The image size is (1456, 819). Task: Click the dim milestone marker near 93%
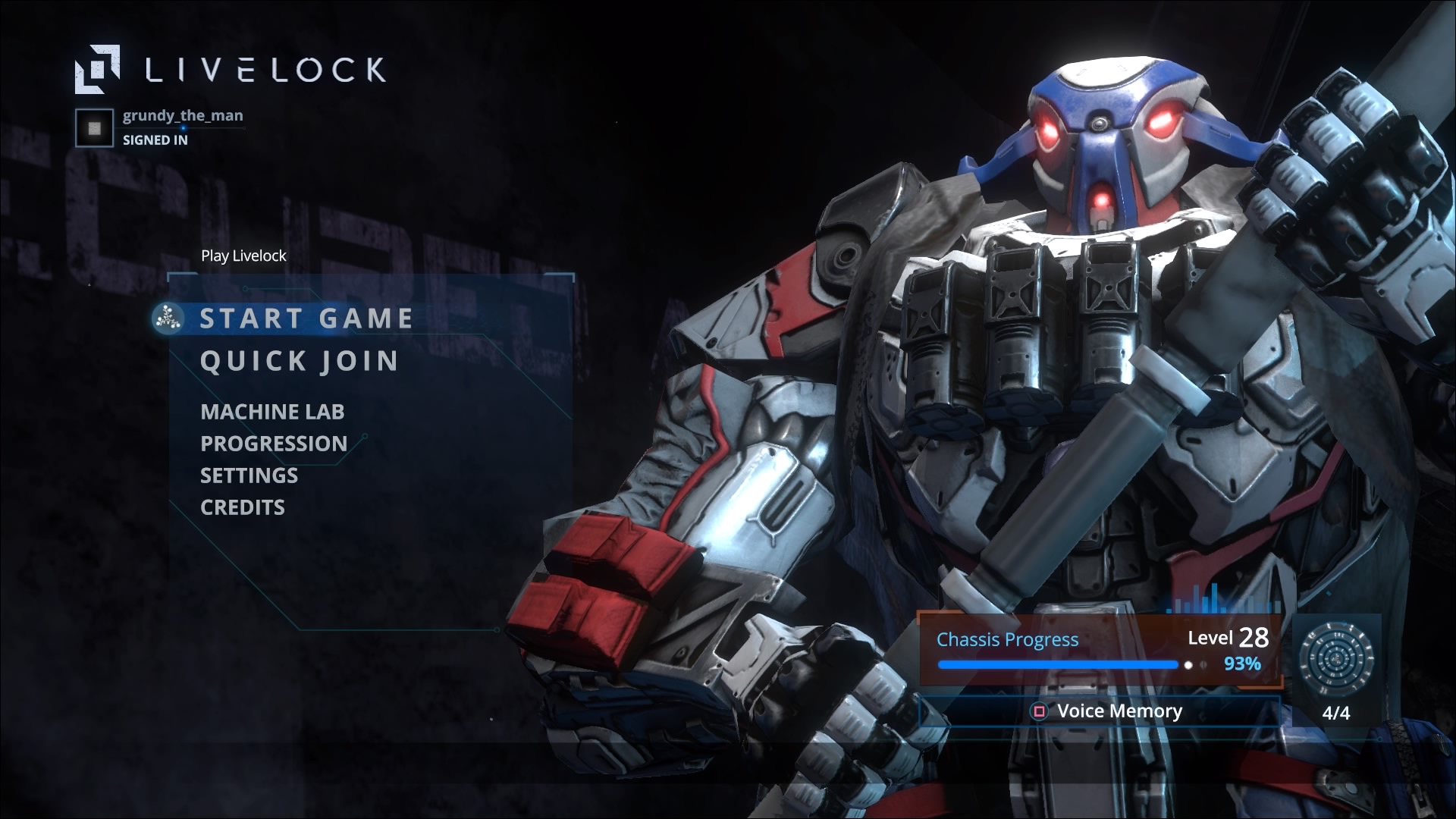(x=1205, y=664)
